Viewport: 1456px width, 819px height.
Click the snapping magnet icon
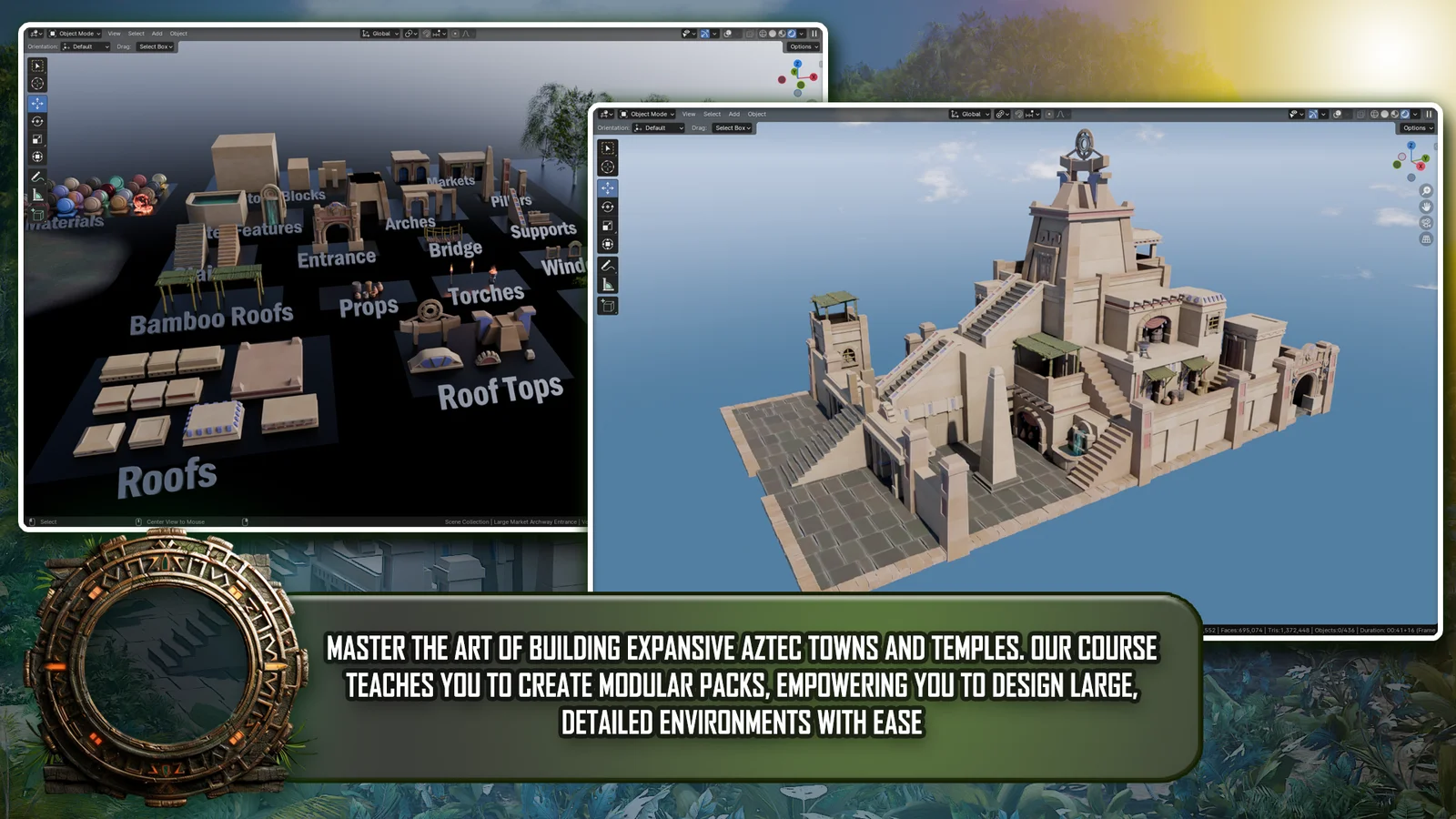[1020, 115]
